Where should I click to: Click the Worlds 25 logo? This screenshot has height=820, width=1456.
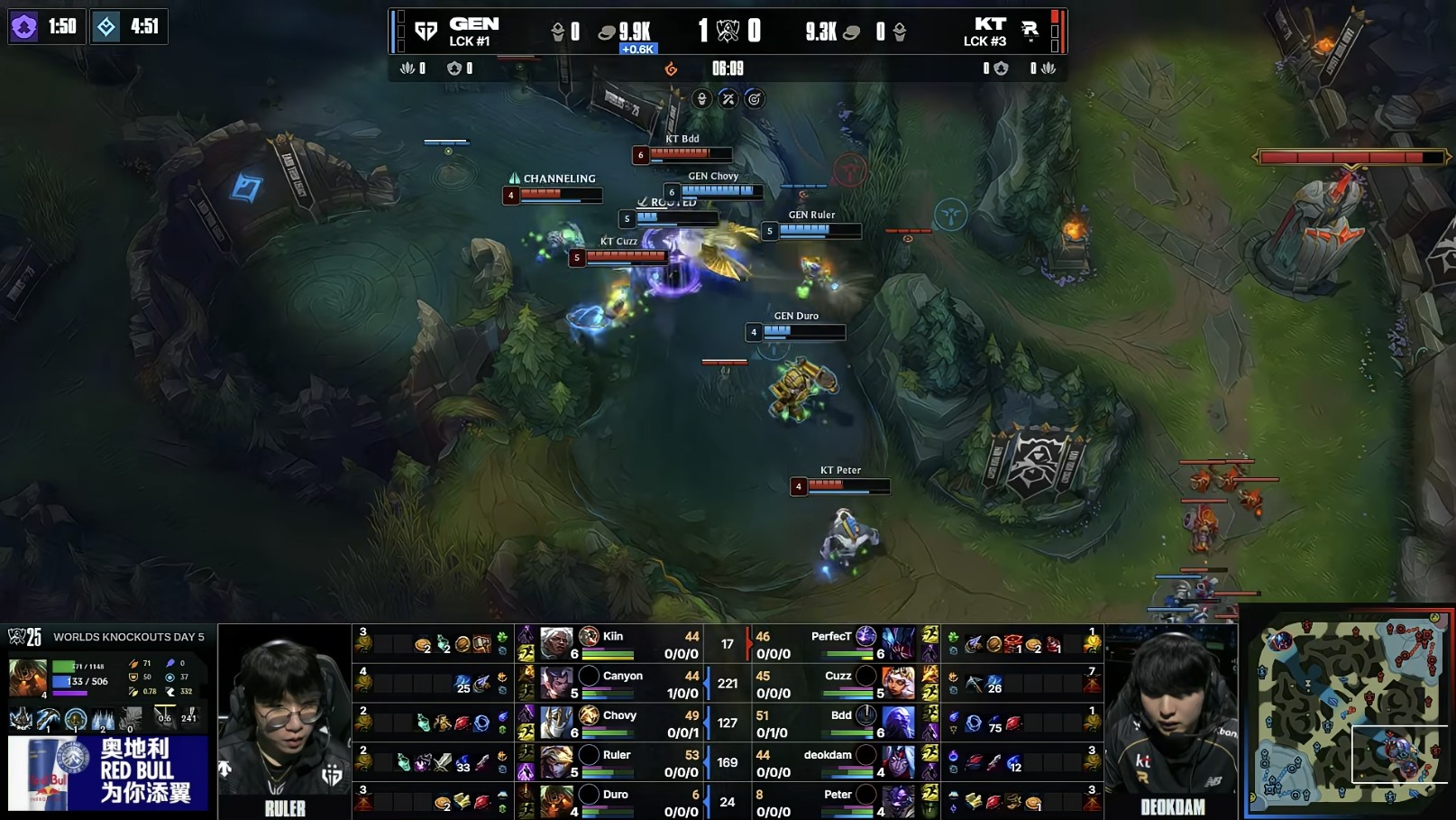[x=25, y=637]
